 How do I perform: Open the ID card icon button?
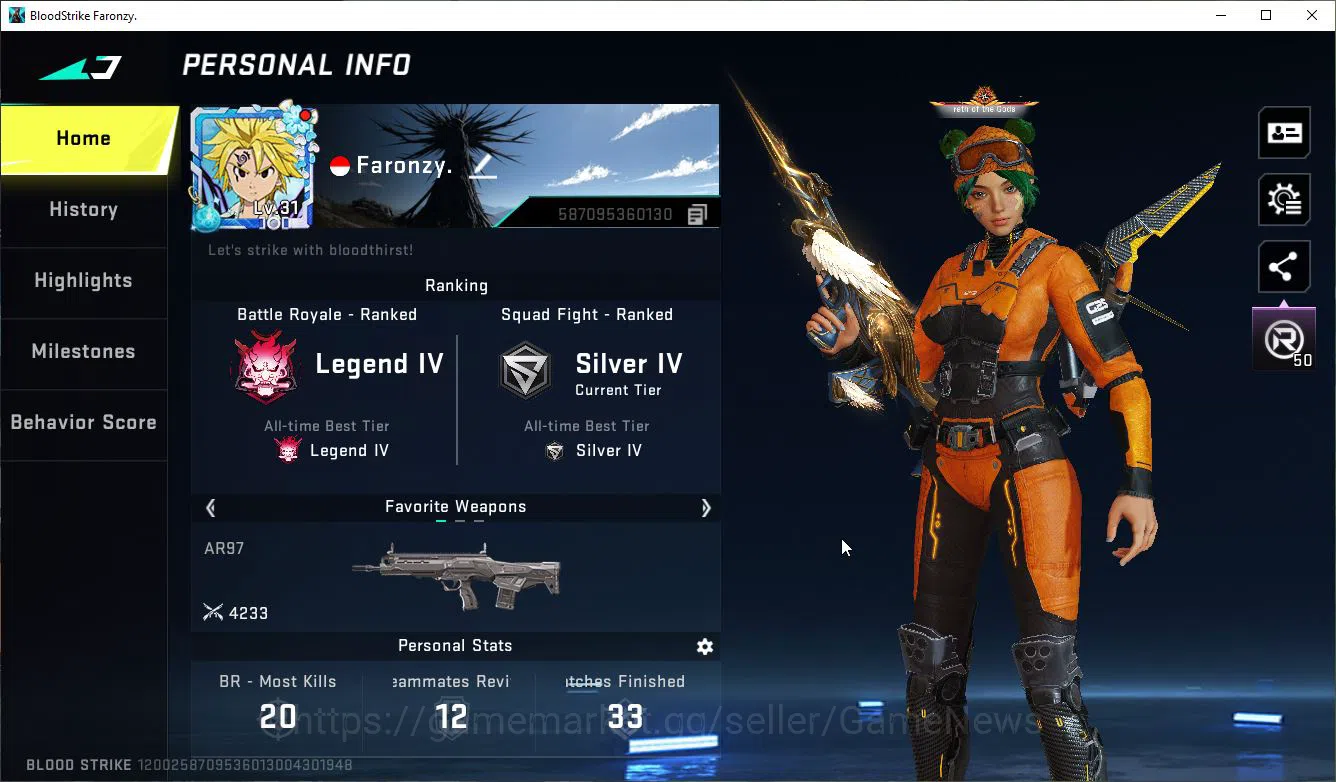1284,133
